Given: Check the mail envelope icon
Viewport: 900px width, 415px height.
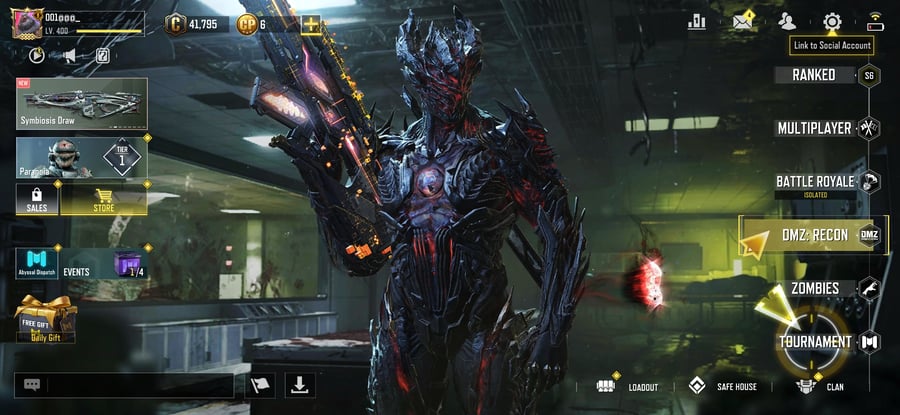Looking at the screenshot, I should pos(742,21).
